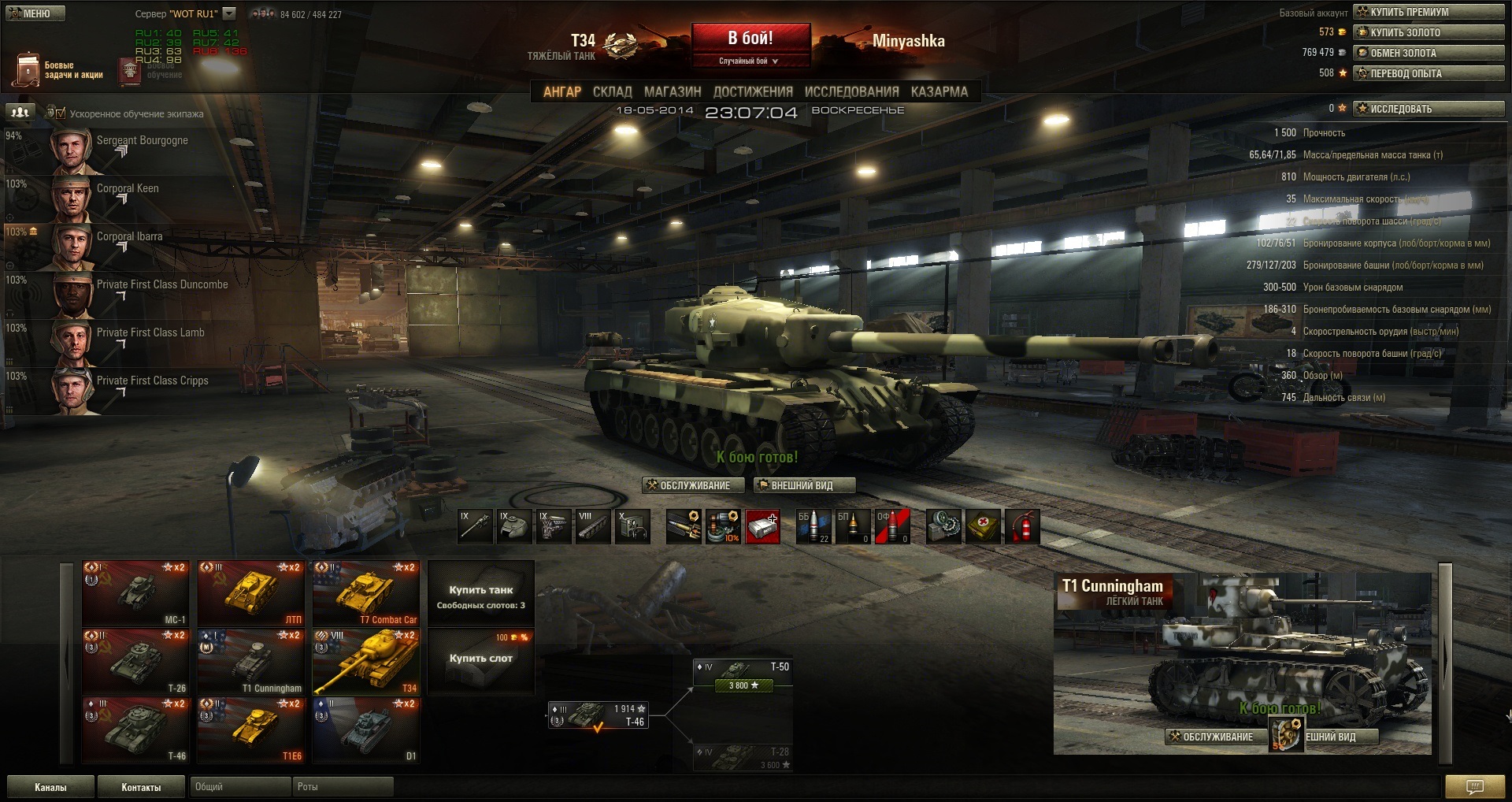The height and width of the screenshot is (802, 1512).
Task: Switch to the СКЛАД tab
Action: [x=612, y=91]
